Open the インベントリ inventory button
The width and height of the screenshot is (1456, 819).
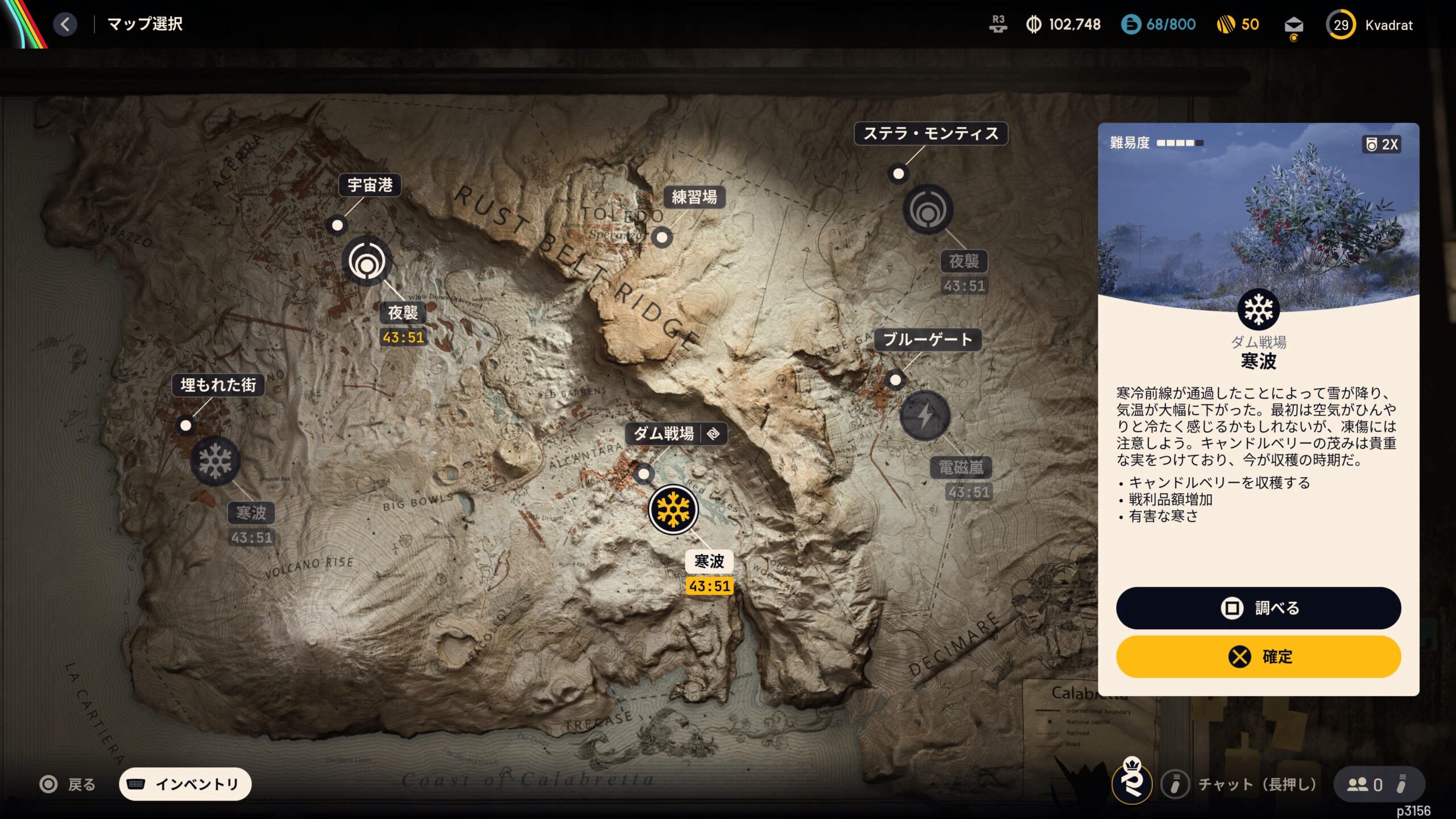click(x=185, y=784)
